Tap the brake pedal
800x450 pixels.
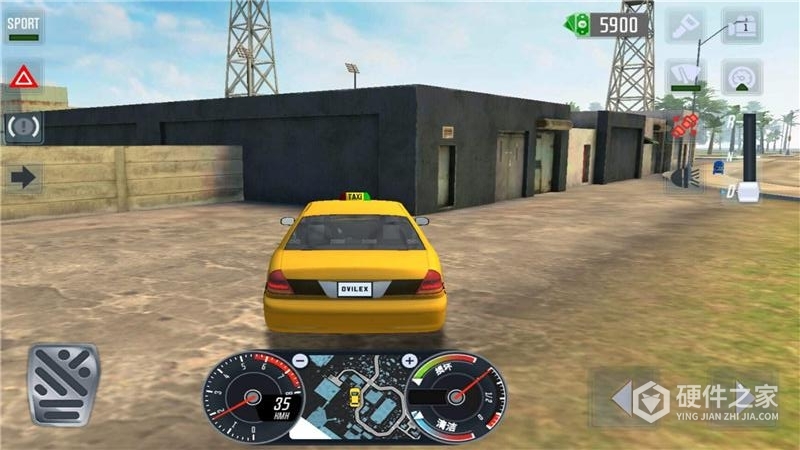click(64, 384)
